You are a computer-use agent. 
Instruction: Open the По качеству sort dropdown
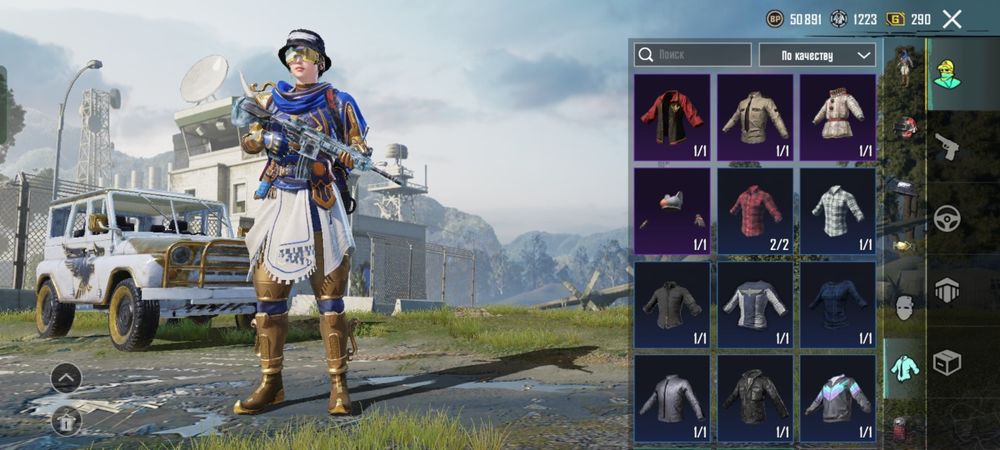(817, 55)
